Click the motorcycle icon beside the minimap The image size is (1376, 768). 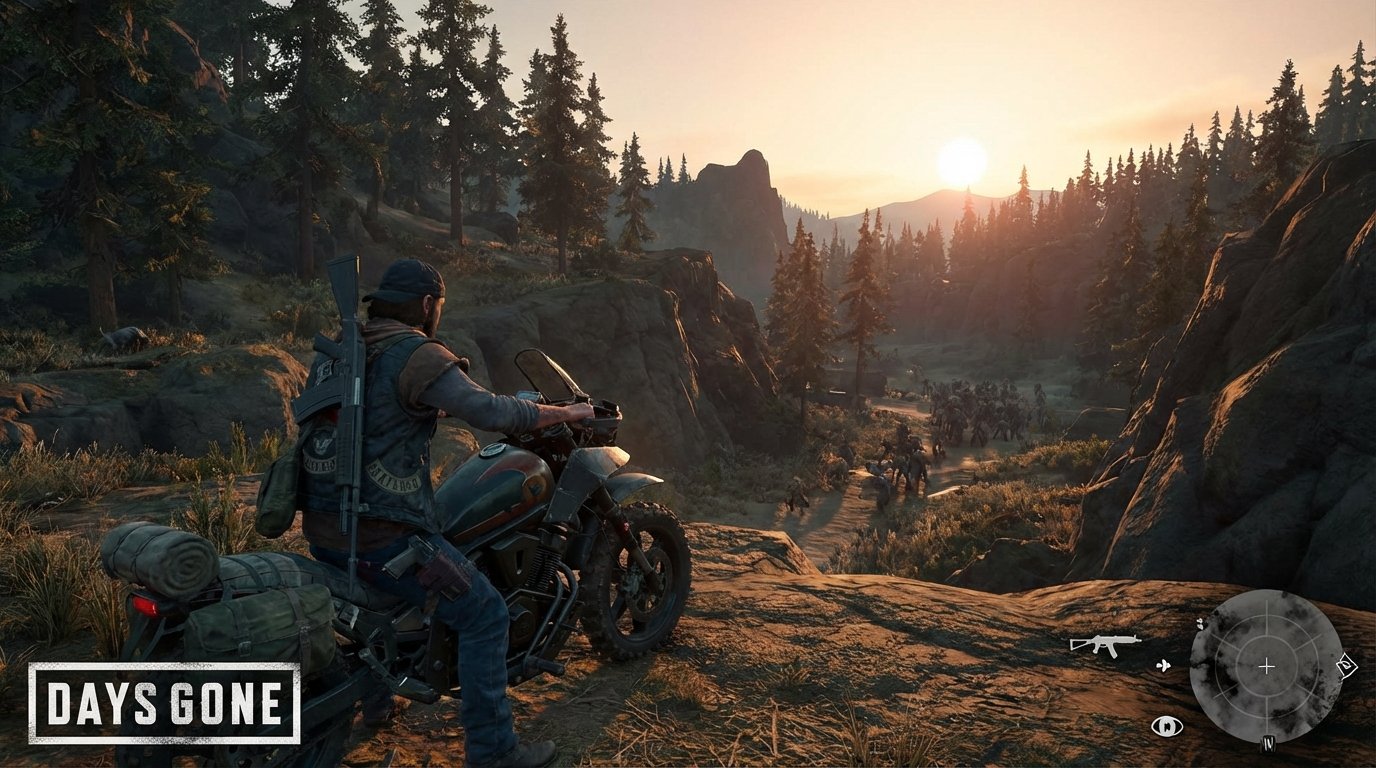click(x=1164, y=666)
